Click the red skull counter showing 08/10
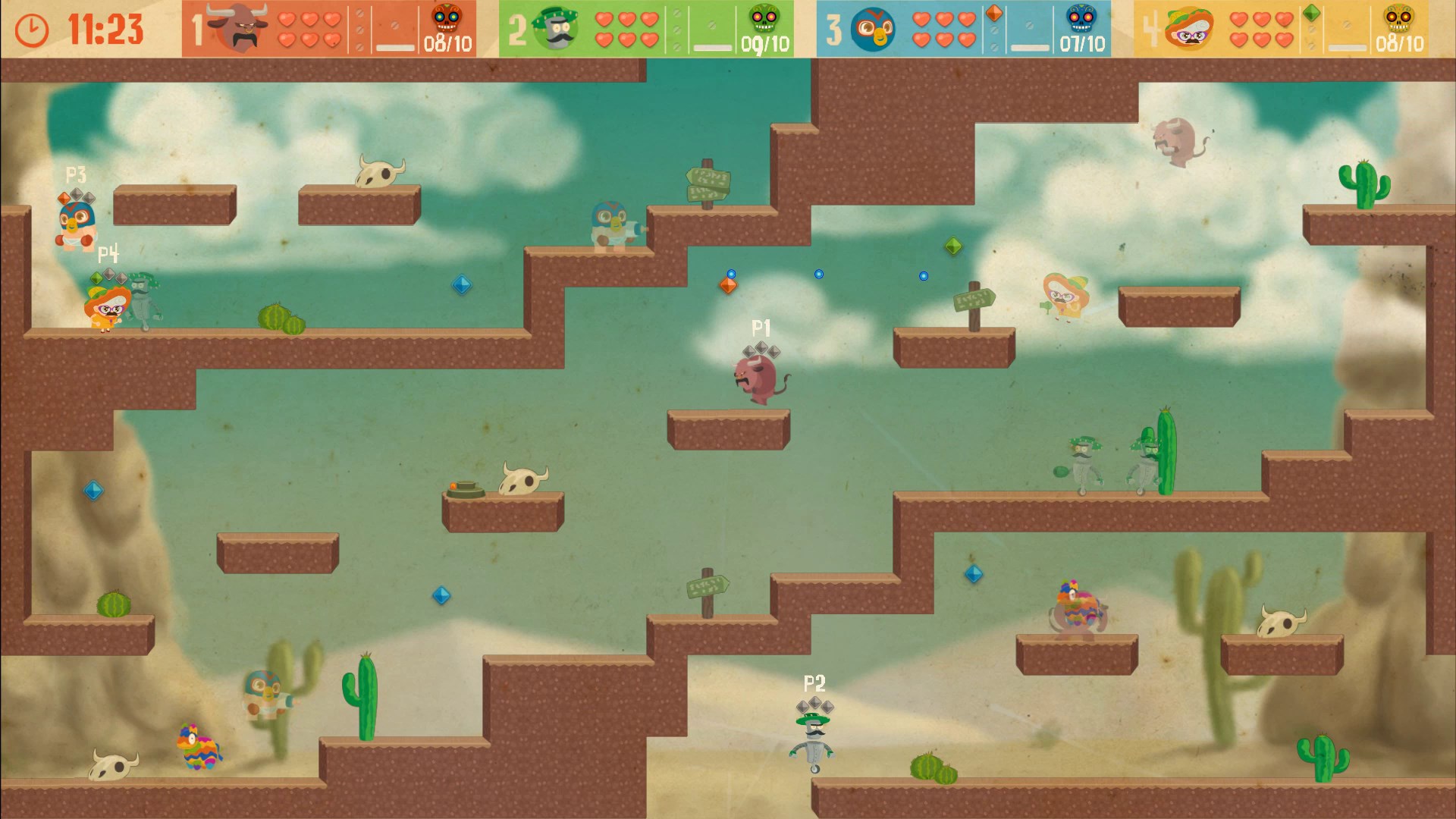This screenshot has height=819, width=1456. click(x=444, y=19)
